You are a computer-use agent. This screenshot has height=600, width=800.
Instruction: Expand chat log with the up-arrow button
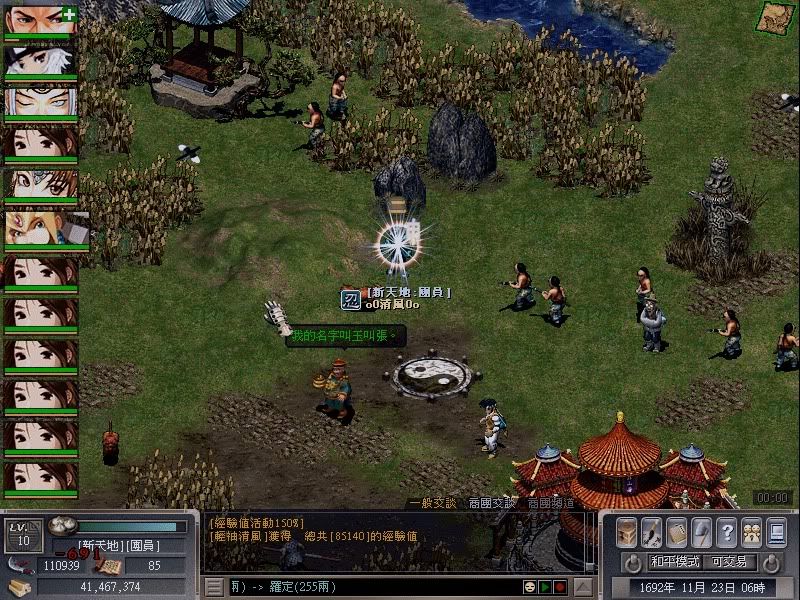point(583,586)
